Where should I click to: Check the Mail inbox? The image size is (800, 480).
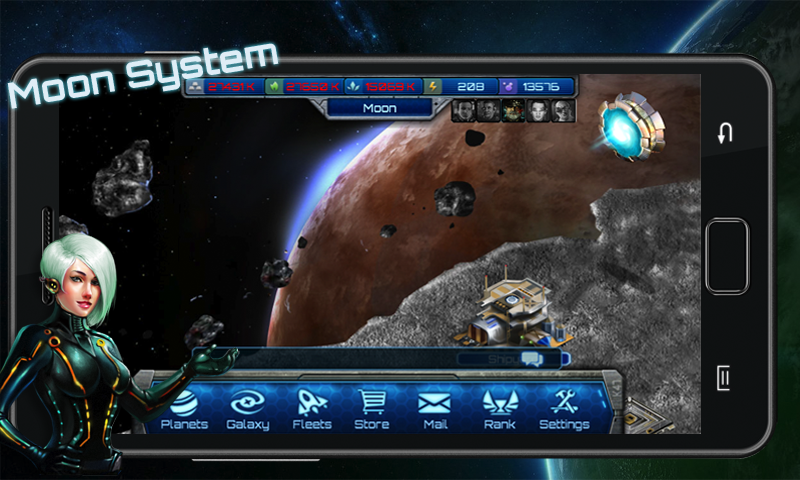click(x=434, y=408)
